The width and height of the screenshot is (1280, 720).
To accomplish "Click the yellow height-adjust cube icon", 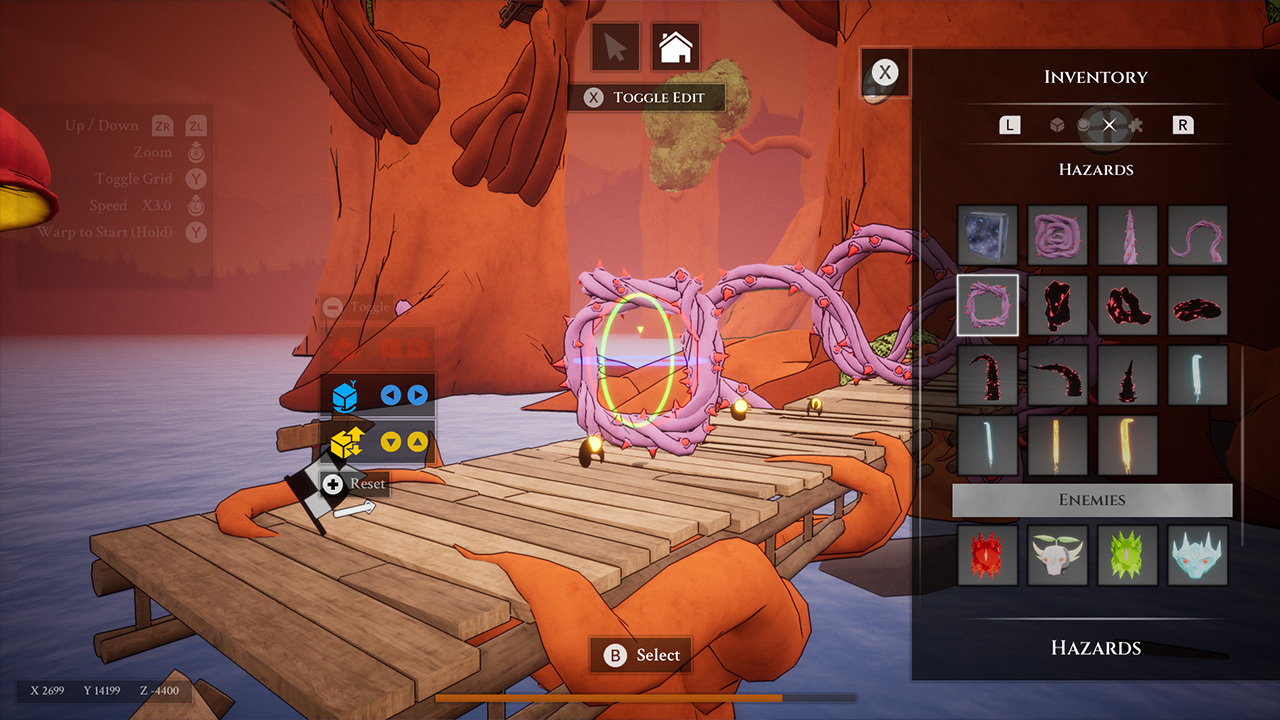I will 344,442.
